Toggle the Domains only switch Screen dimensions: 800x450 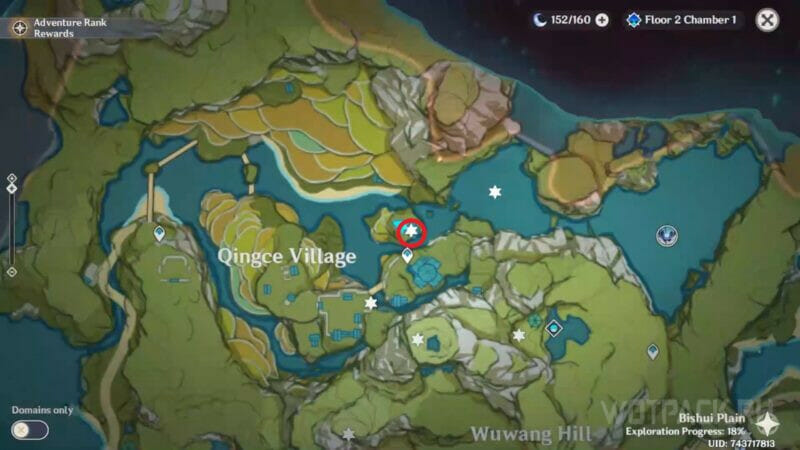point(30,430)
